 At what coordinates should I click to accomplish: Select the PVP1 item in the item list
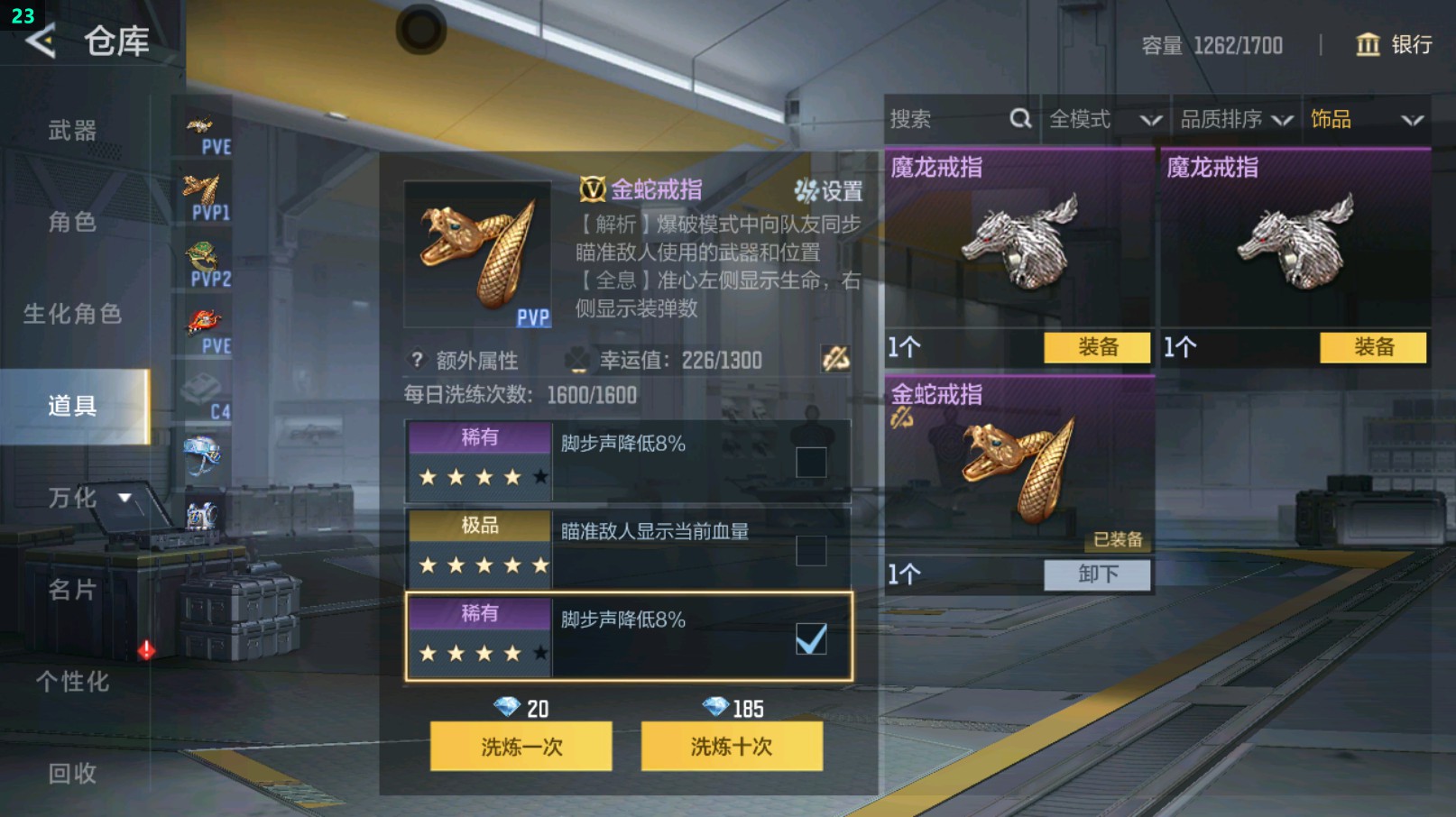point(204,193)
